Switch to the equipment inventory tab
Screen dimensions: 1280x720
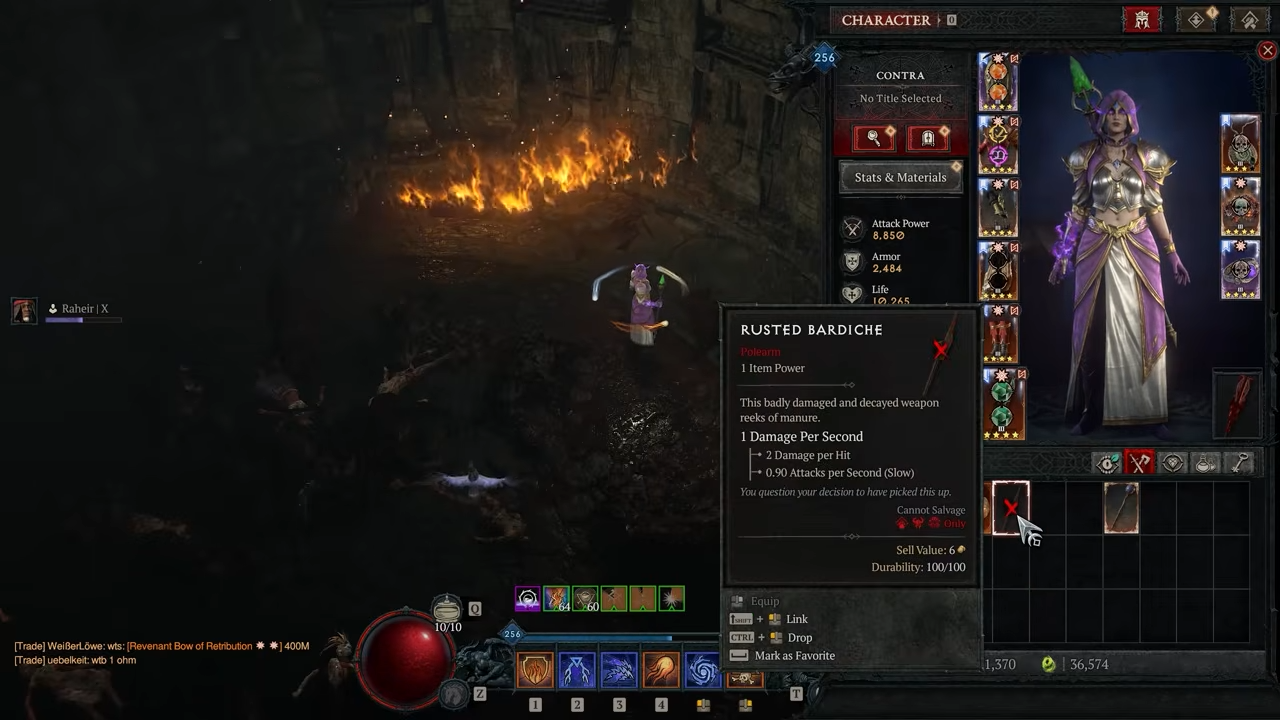click(1139, 462)
